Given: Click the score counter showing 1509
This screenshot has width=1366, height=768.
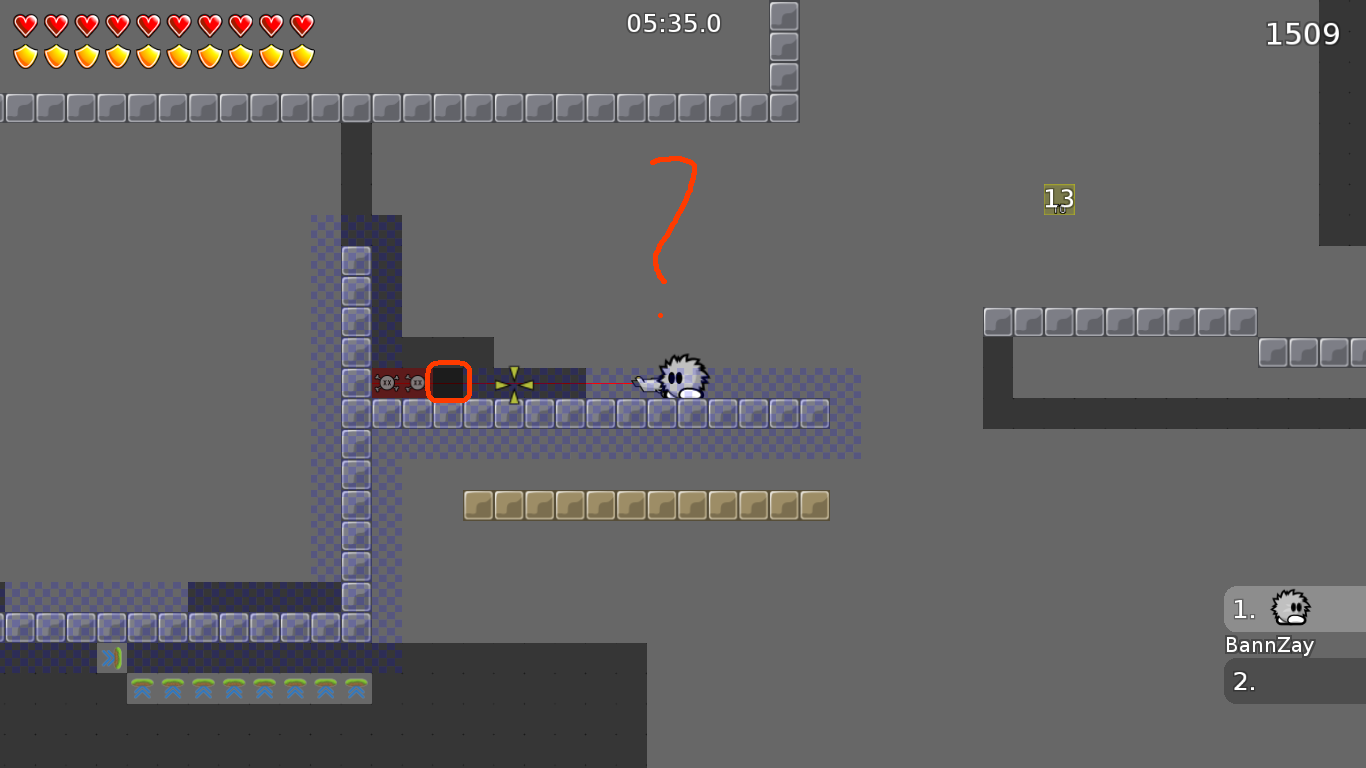Looking at the screenshot, I should [1303, 33].
